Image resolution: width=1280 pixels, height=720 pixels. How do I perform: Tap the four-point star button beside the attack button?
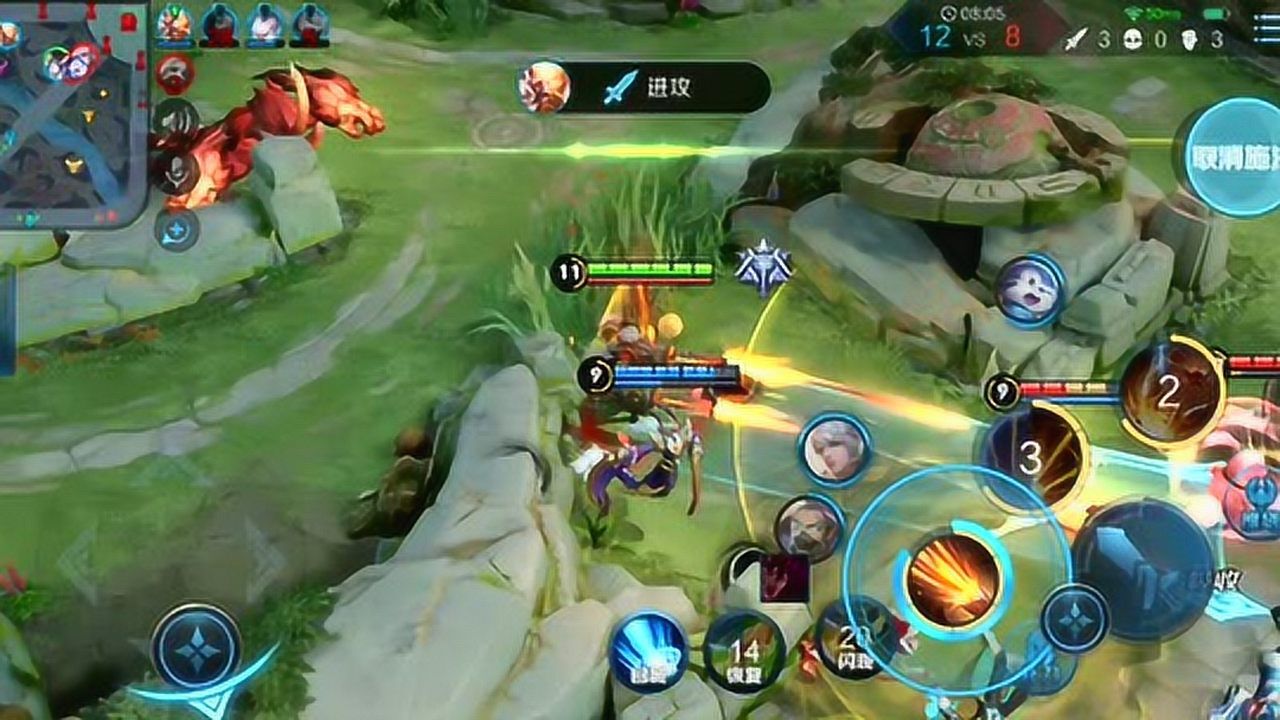point(1075,619)
